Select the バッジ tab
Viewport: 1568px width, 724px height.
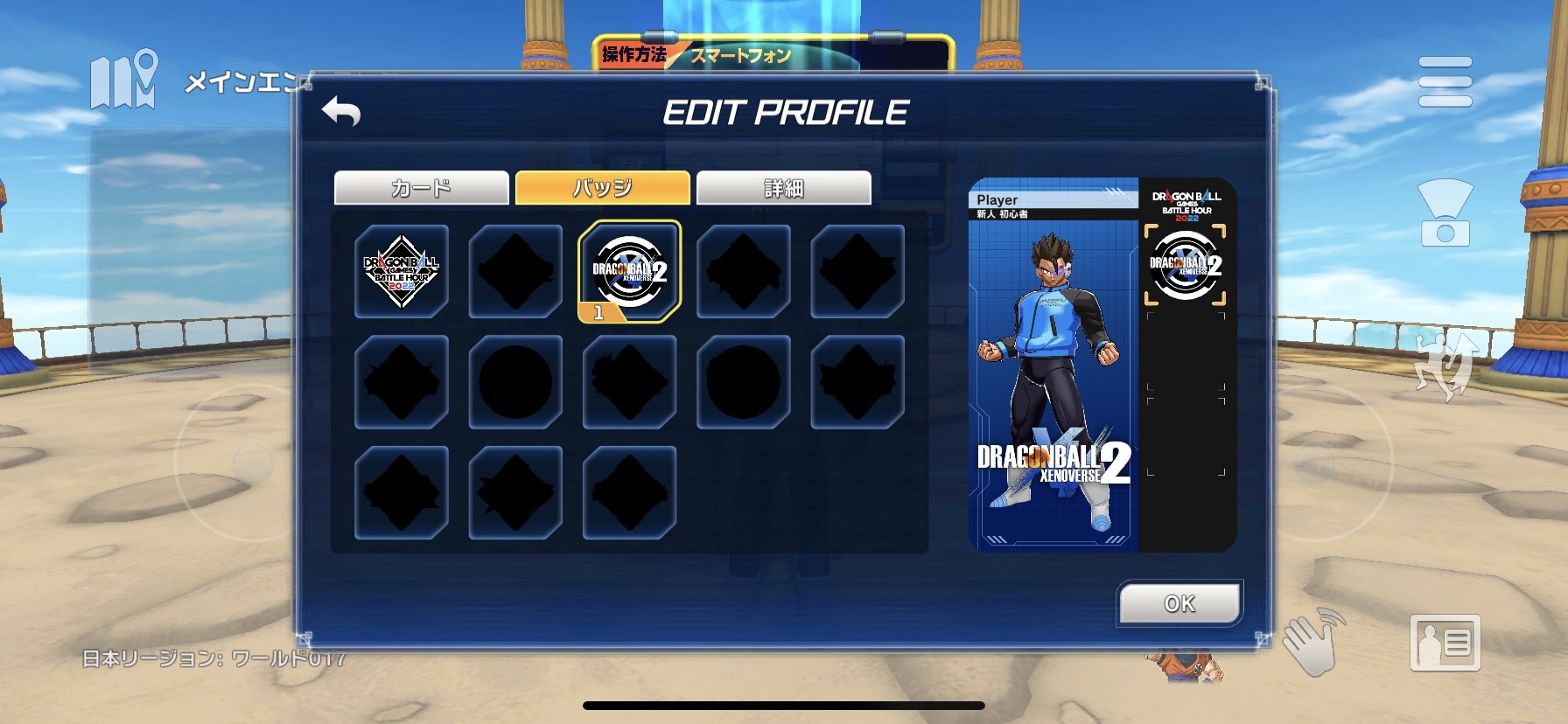point(602,188)
